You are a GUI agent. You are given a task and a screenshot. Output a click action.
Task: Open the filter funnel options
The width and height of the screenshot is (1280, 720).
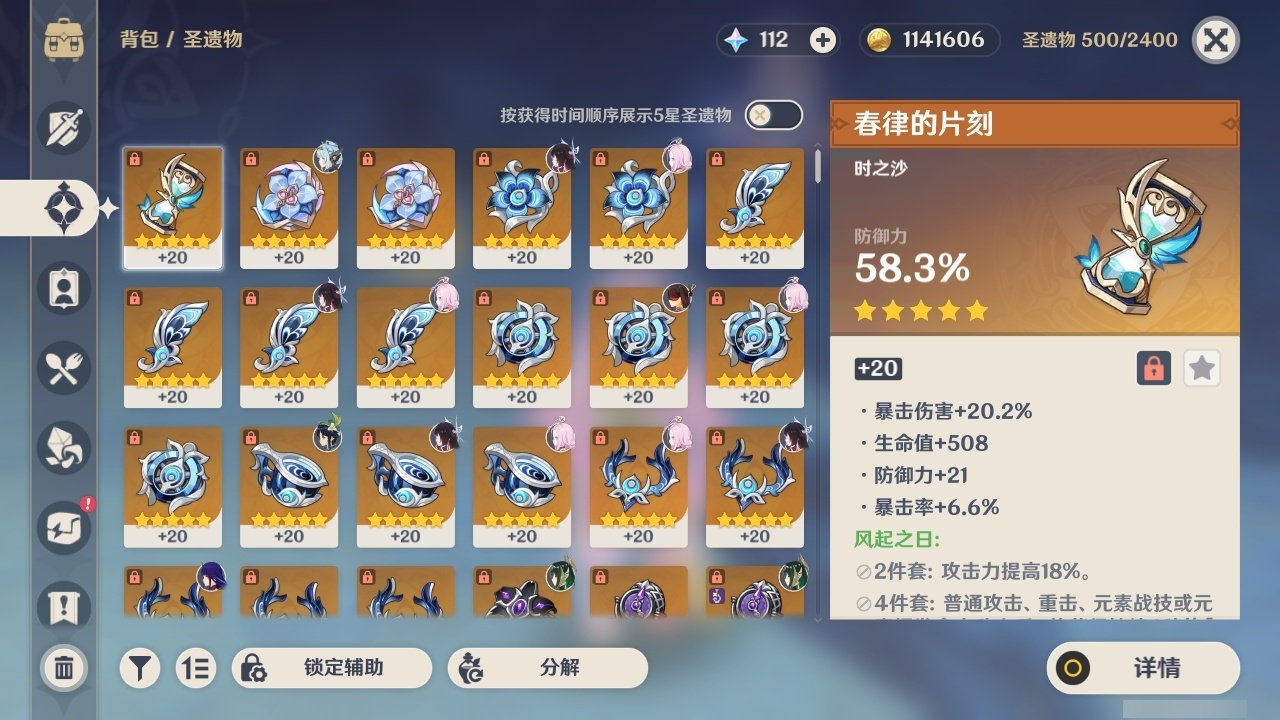(x=139, y=668)
